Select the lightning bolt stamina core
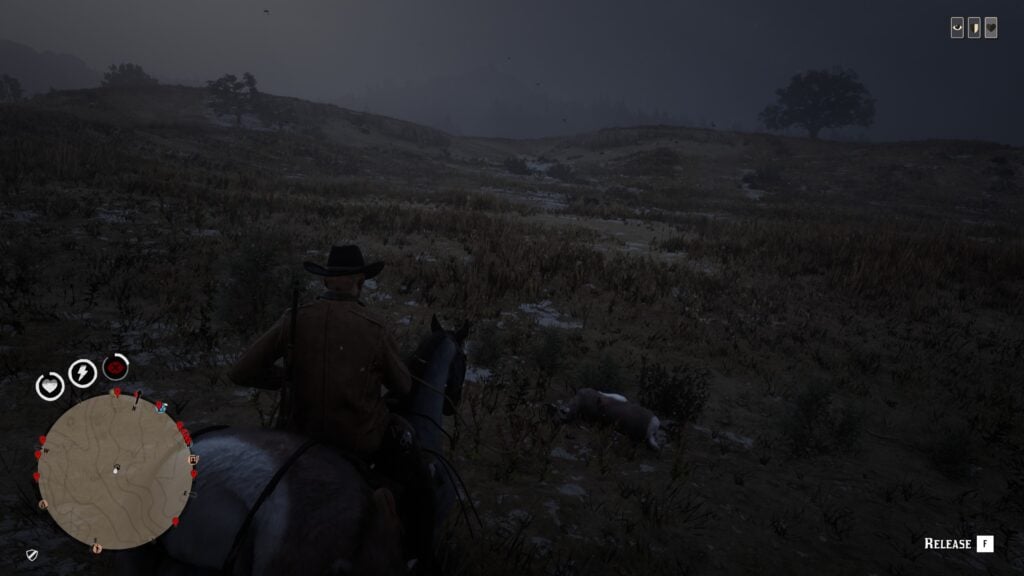Viewport: 1024px width, 576px height. click(82, 373)
